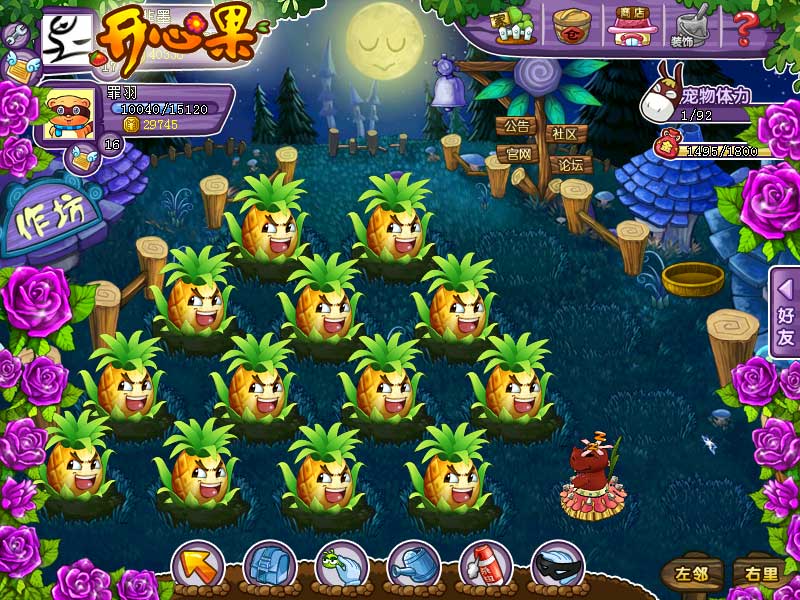Select the orange arrow cursor tool

(x=197, y=567)
